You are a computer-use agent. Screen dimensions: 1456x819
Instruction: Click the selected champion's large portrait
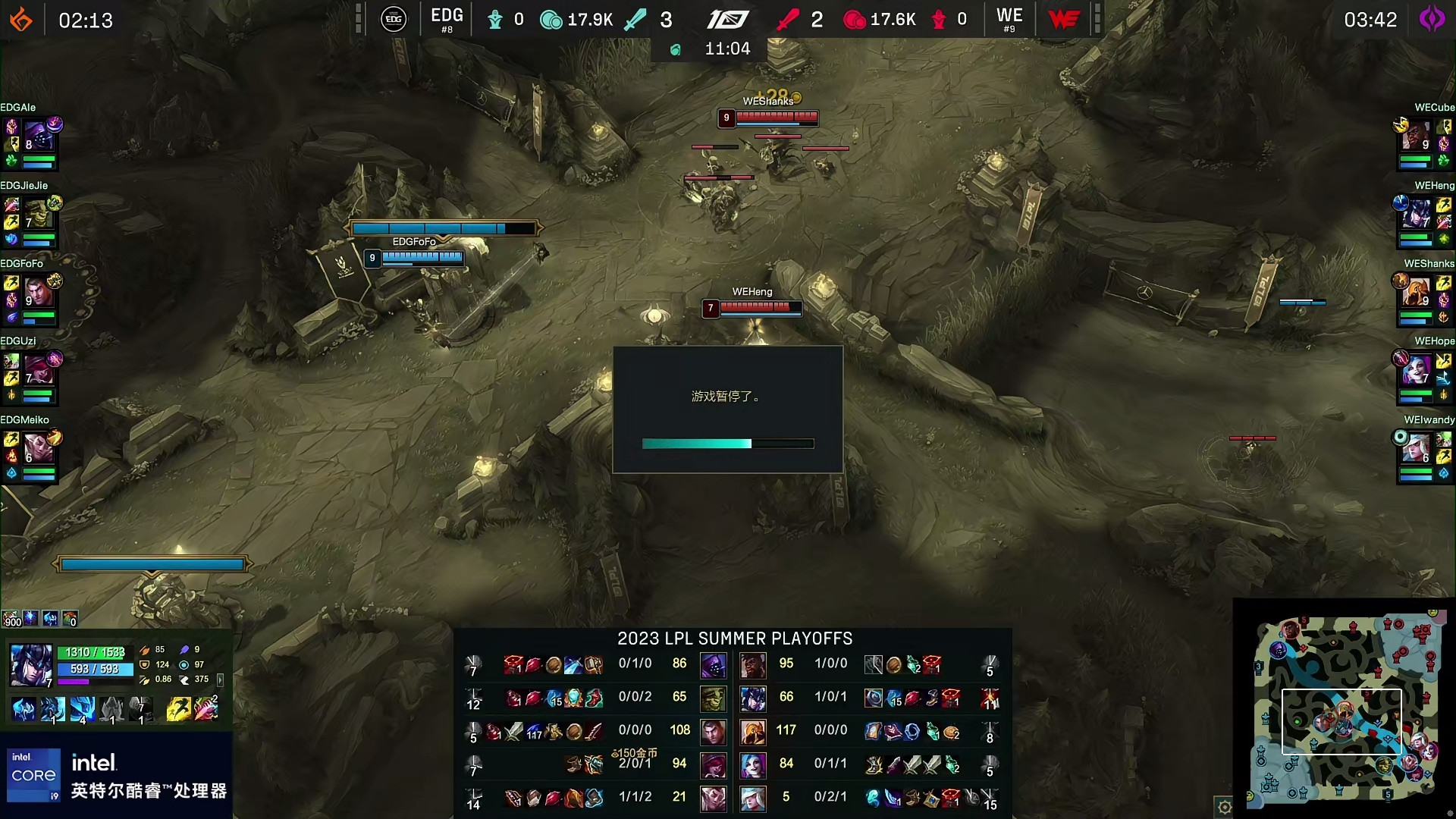click(x=30, y=664)
